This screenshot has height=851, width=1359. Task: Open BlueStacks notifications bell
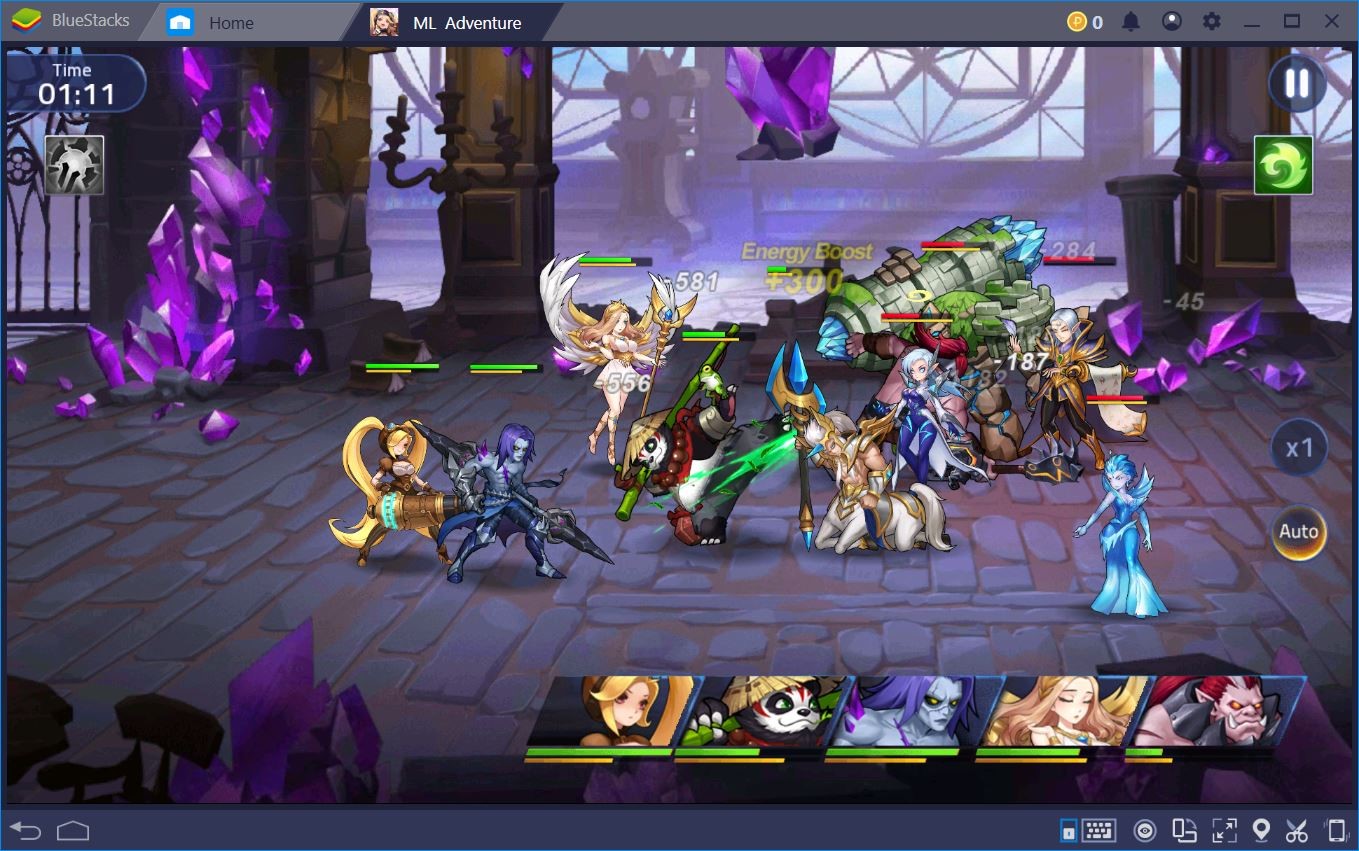point(1131,20)
